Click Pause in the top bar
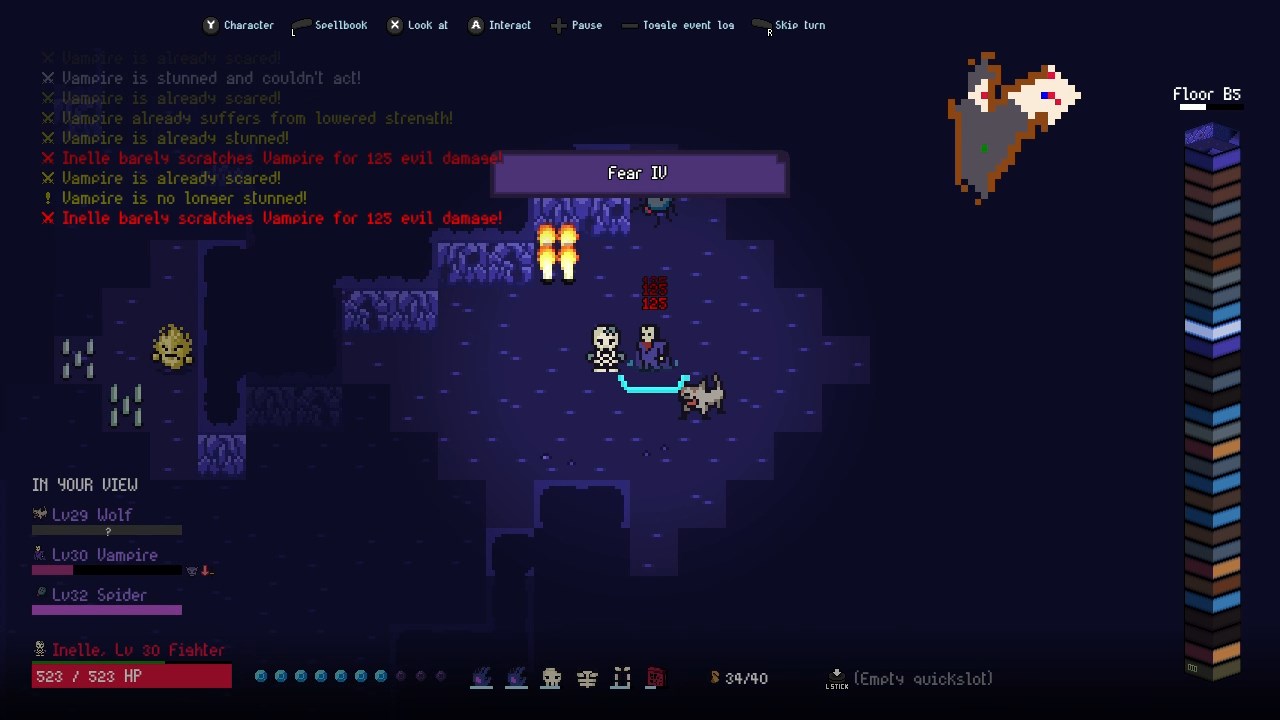This screenshot has width=1280, height=720. tap(577, 25)
